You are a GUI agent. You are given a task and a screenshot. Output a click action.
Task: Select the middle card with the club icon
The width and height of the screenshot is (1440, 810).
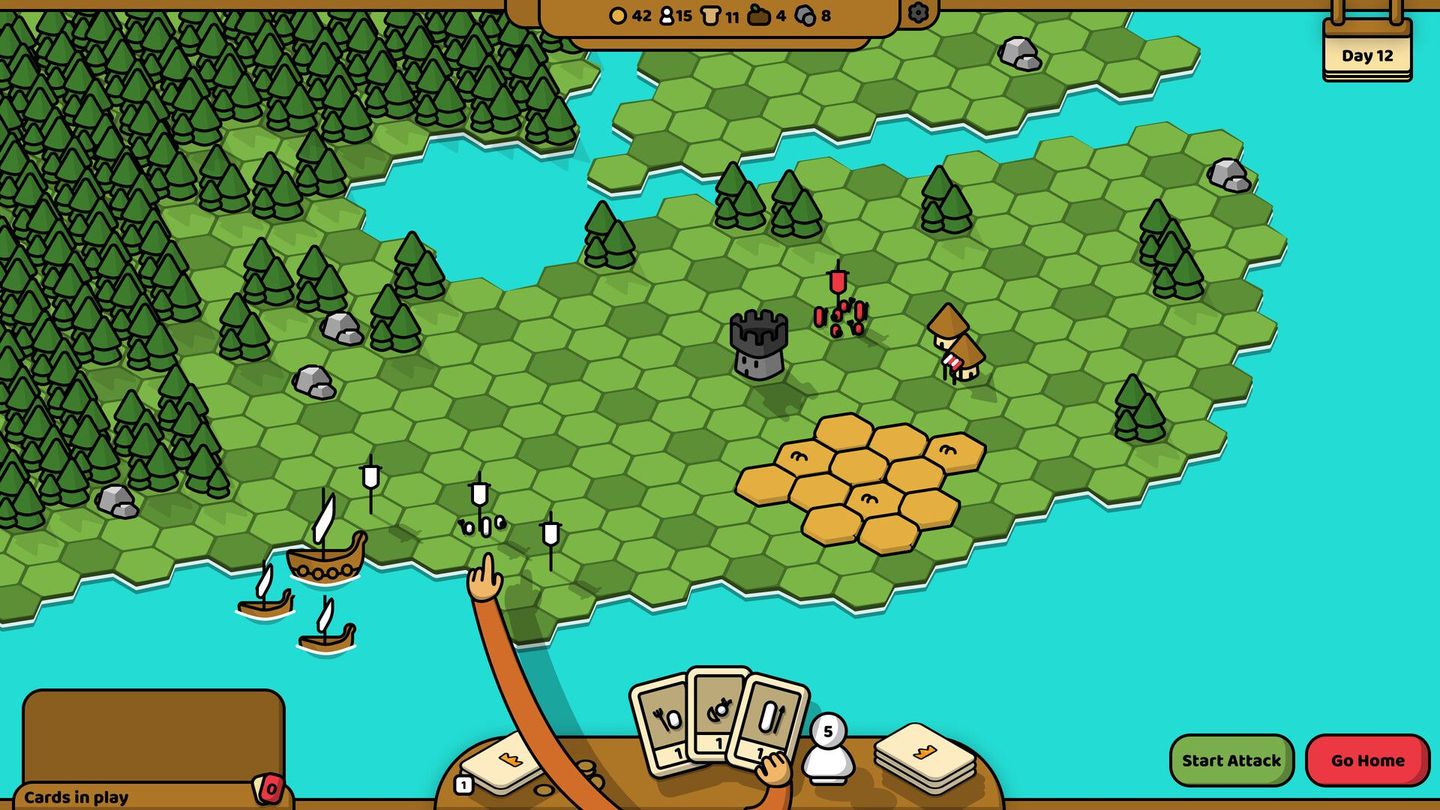716,714
